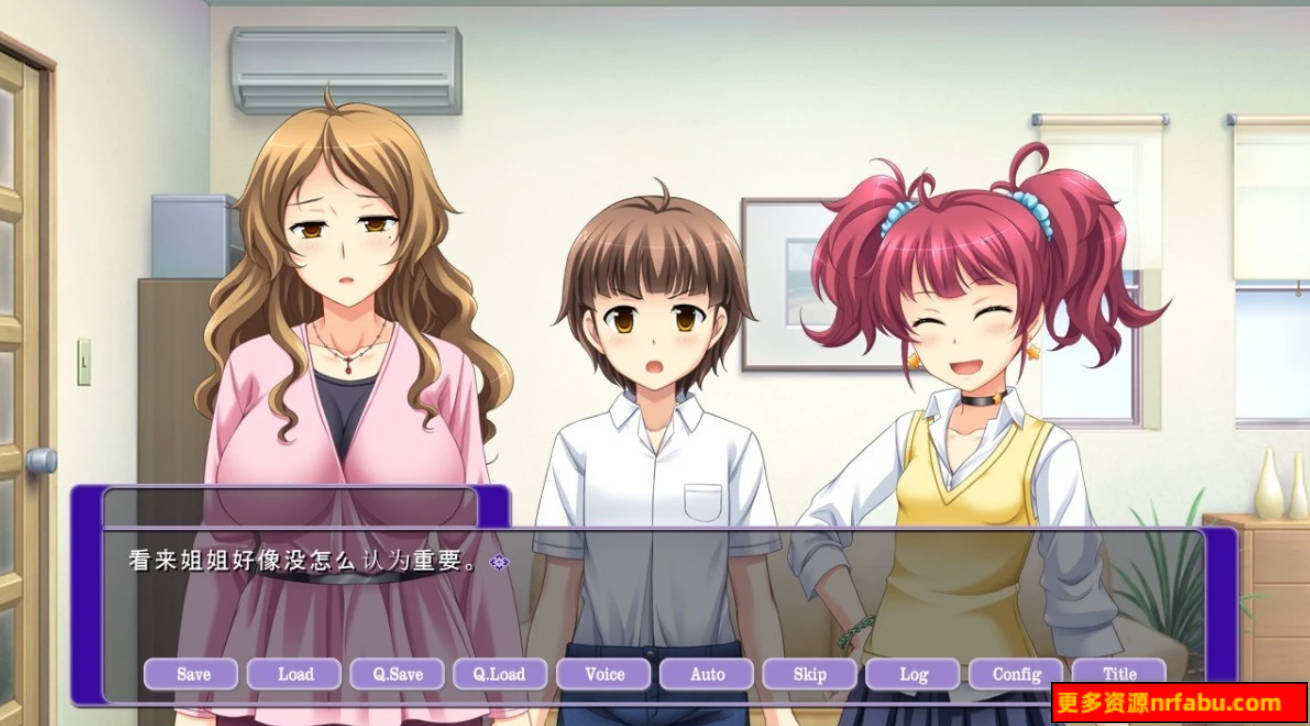Toggle voice playback with the Voice button

tap(605, 674)
